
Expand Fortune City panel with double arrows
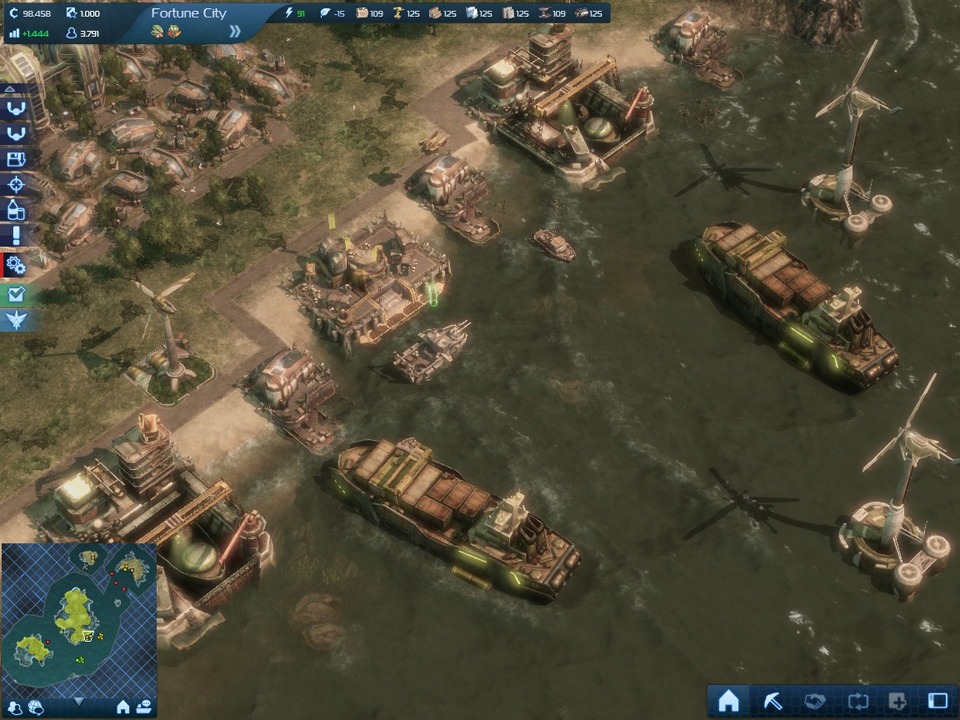[235, 31]
